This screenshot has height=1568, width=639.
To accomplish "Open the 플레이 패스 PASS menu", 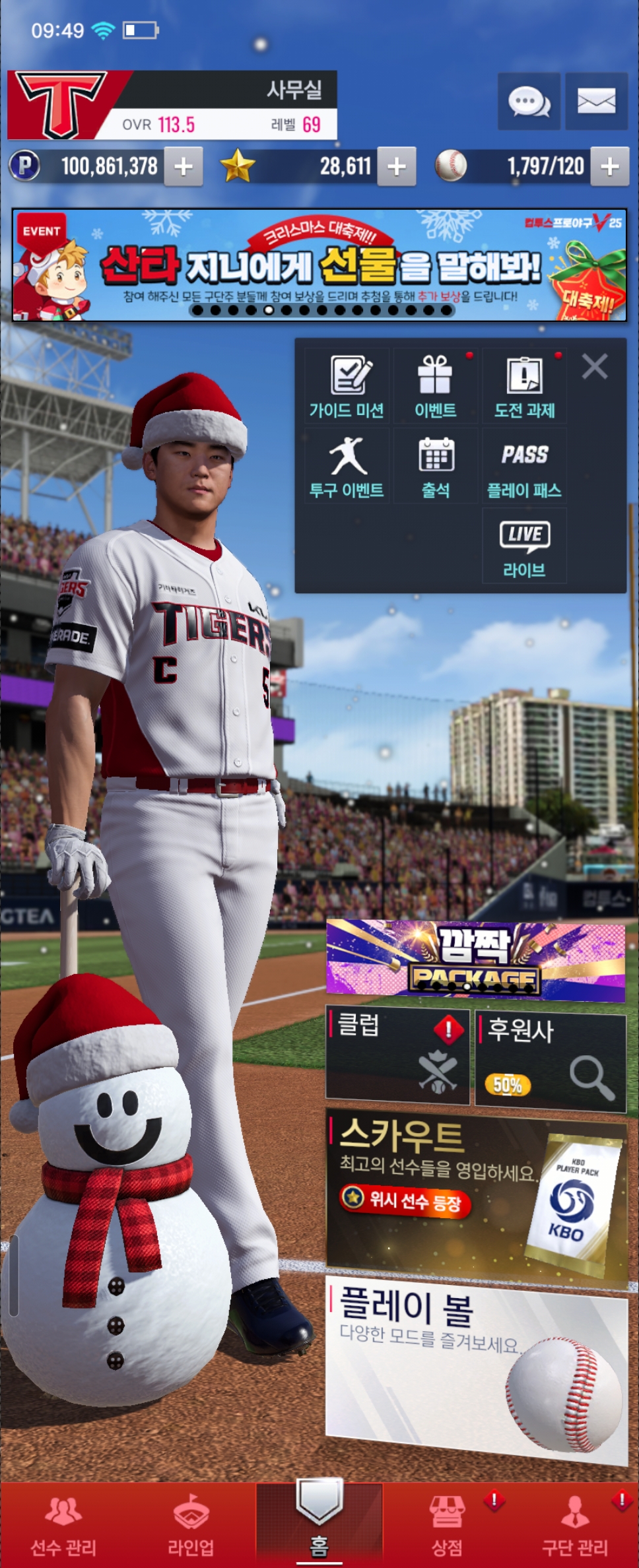I will pyautogui.click(x=525, y=467).
